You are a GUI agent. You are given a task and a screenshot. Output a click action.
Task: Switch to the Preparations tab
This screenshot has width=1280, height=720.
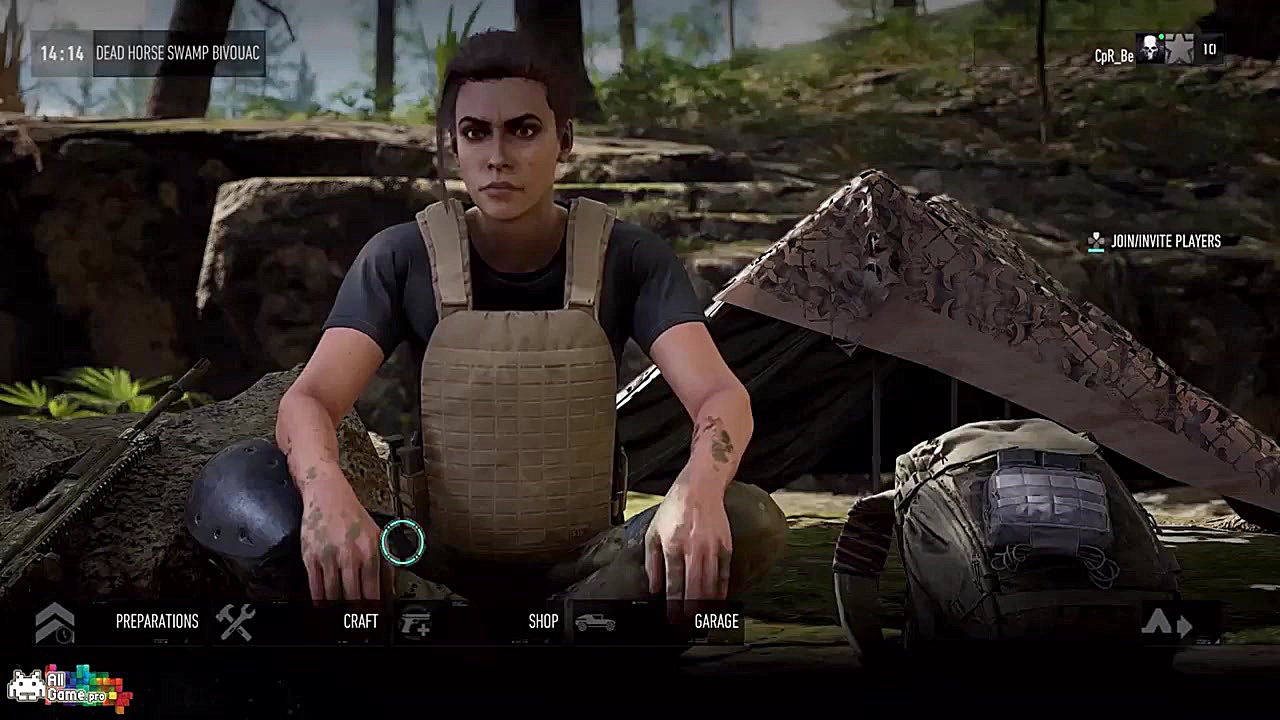(x=155, y=620)
